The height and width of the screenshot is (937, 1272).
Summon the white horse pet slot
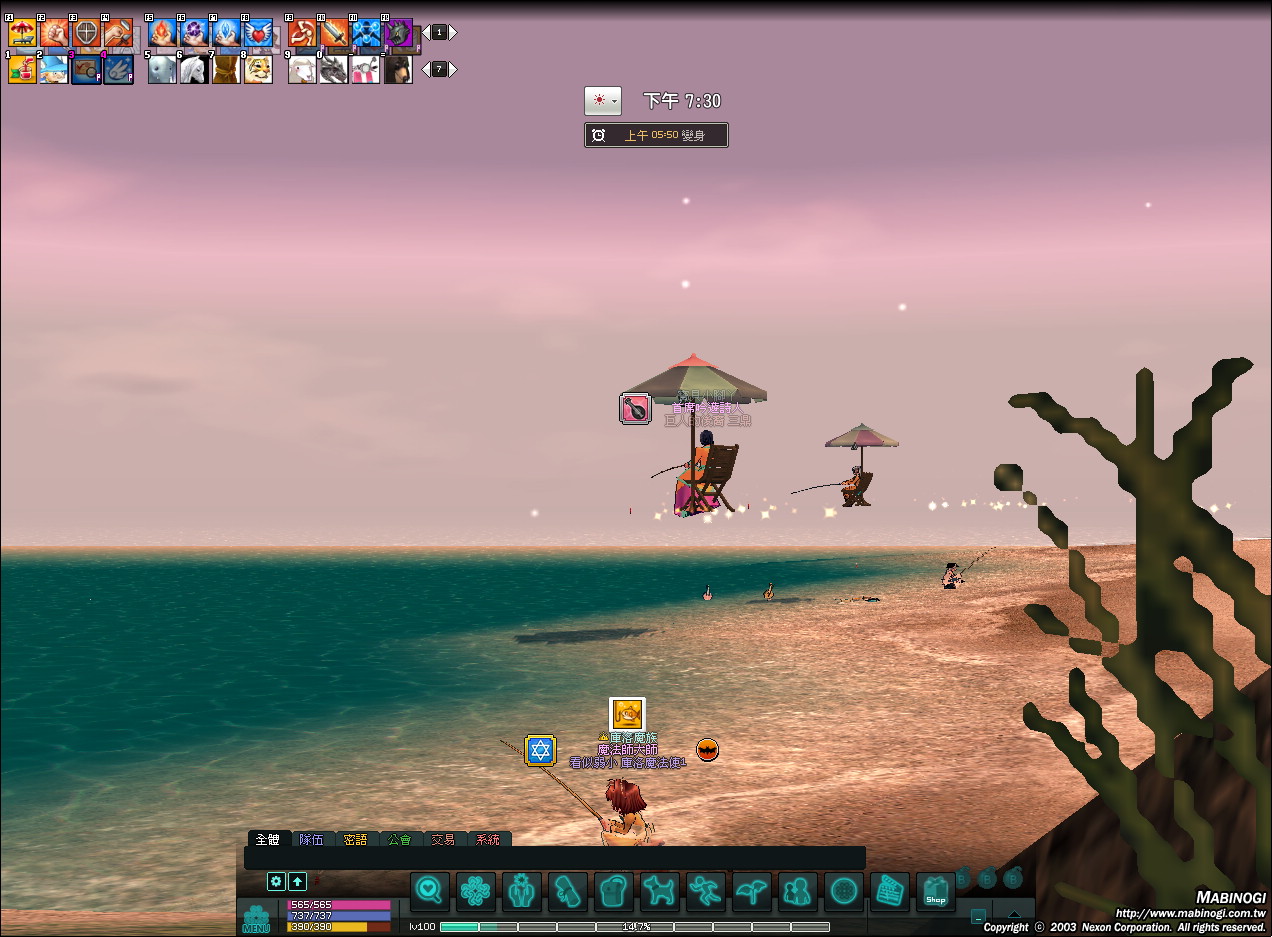[x=194, y=70]
